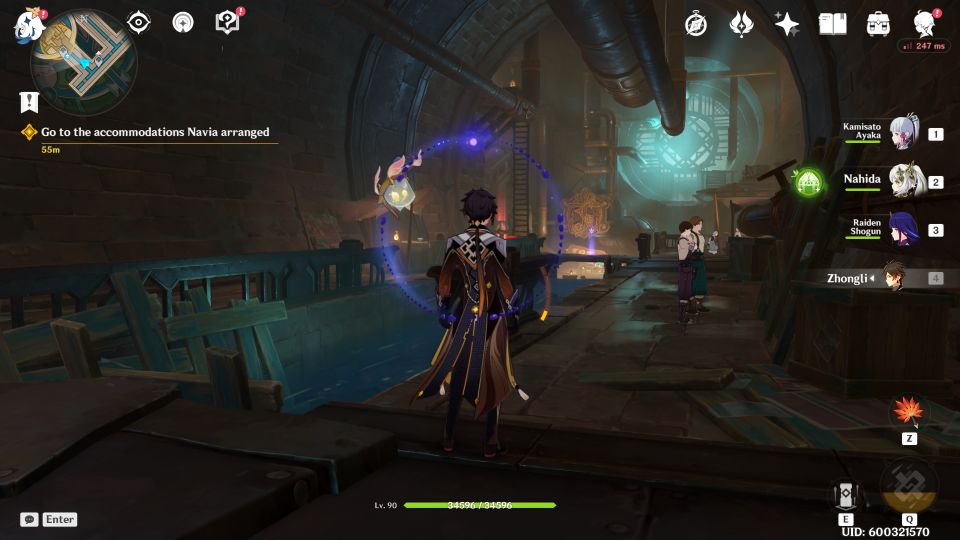Toggle the eye-shaped Elemental Sight icon
This screenshot has height=540, width=960.
tap(138, 22)
